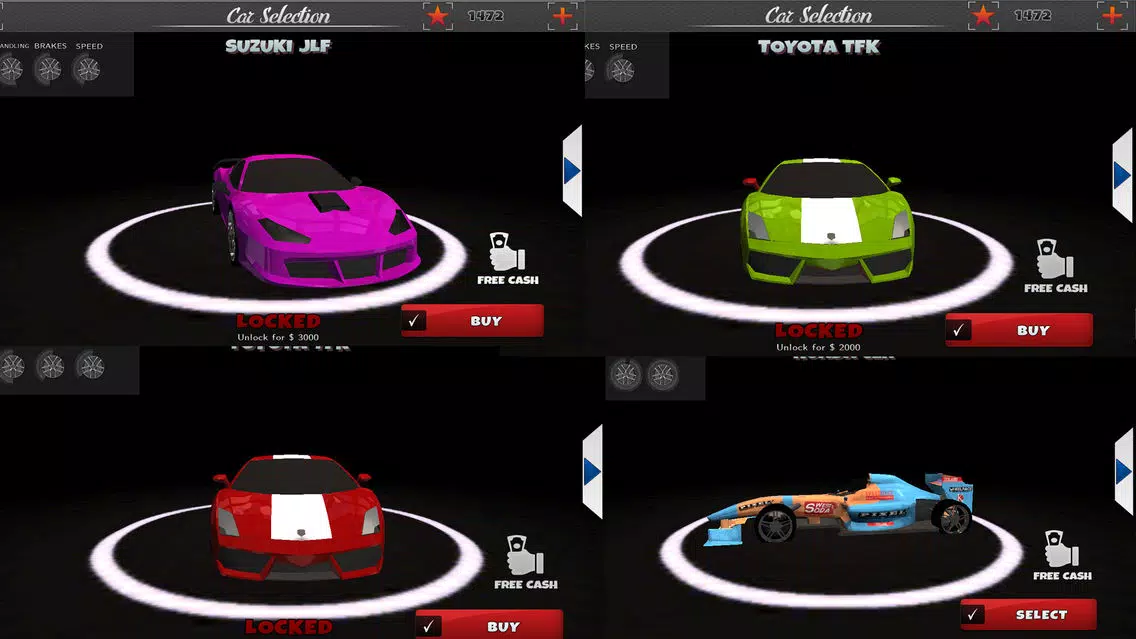Buy the locked red car
1136x639 pixels.
[489, 626]
